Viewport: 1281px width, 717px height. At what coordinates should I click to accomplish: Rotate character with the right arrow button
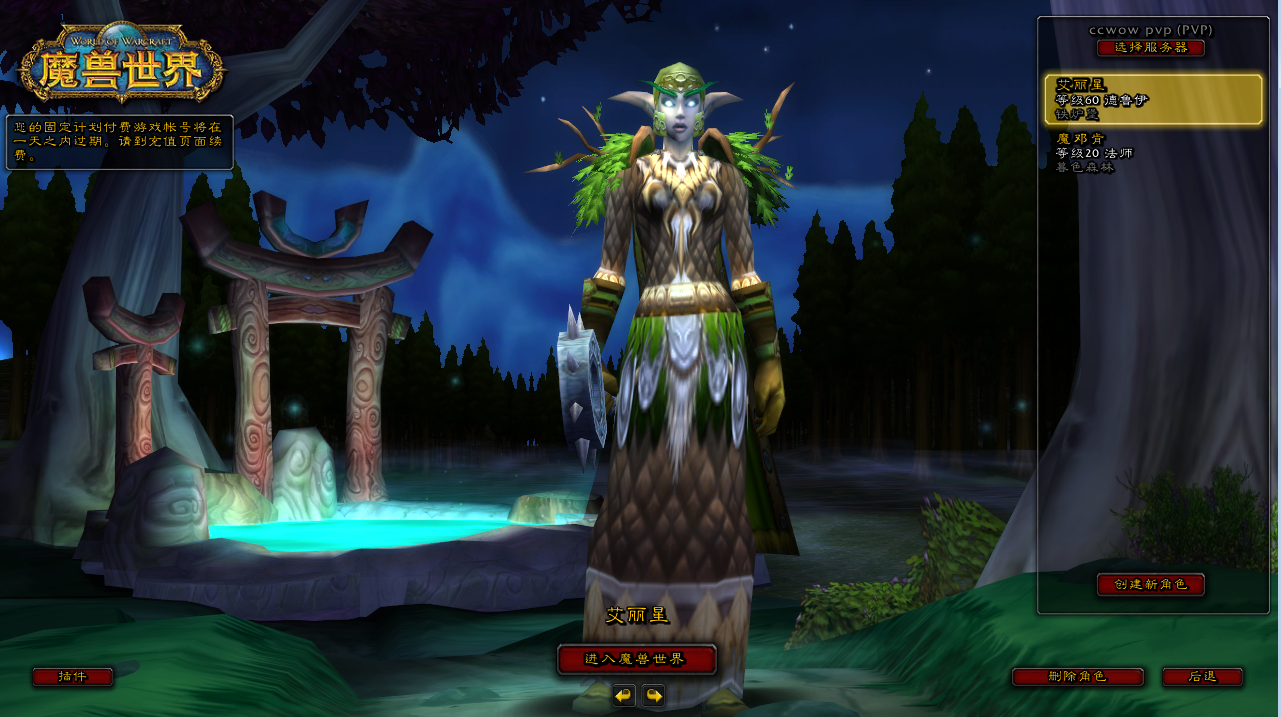click(654, 695)
